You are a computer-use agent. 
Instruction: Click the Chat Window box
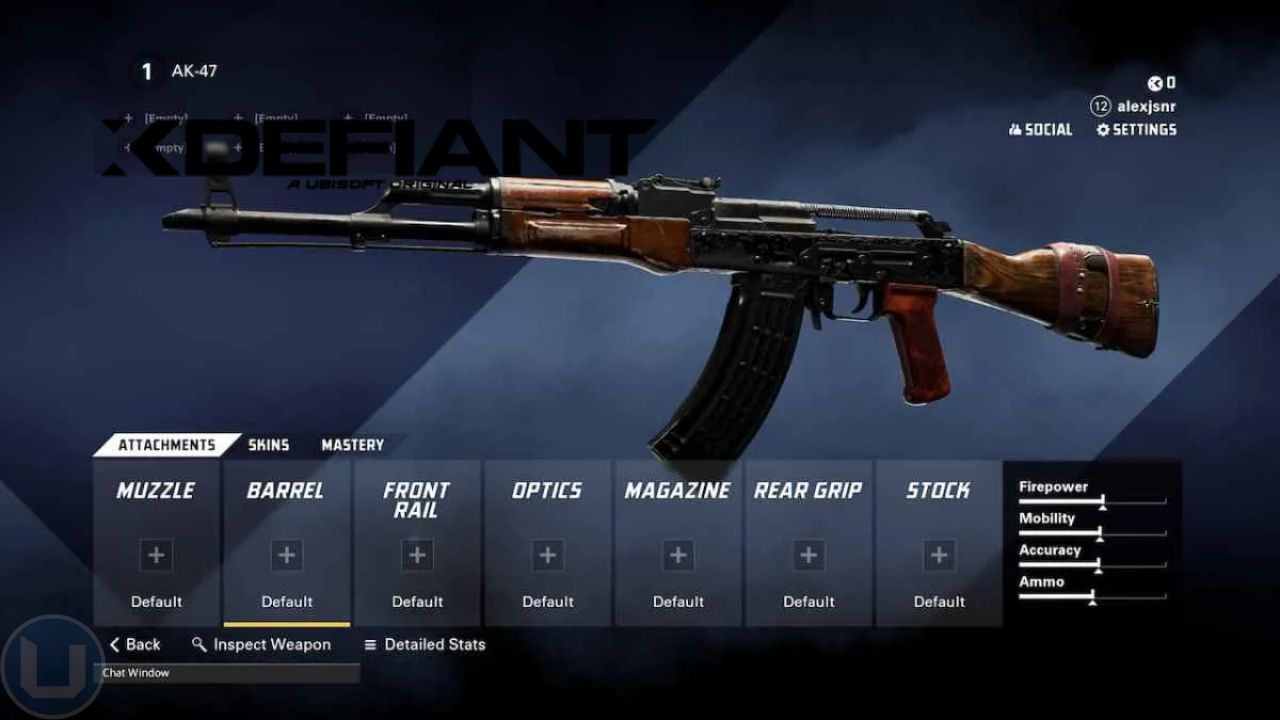click(226, 673)
